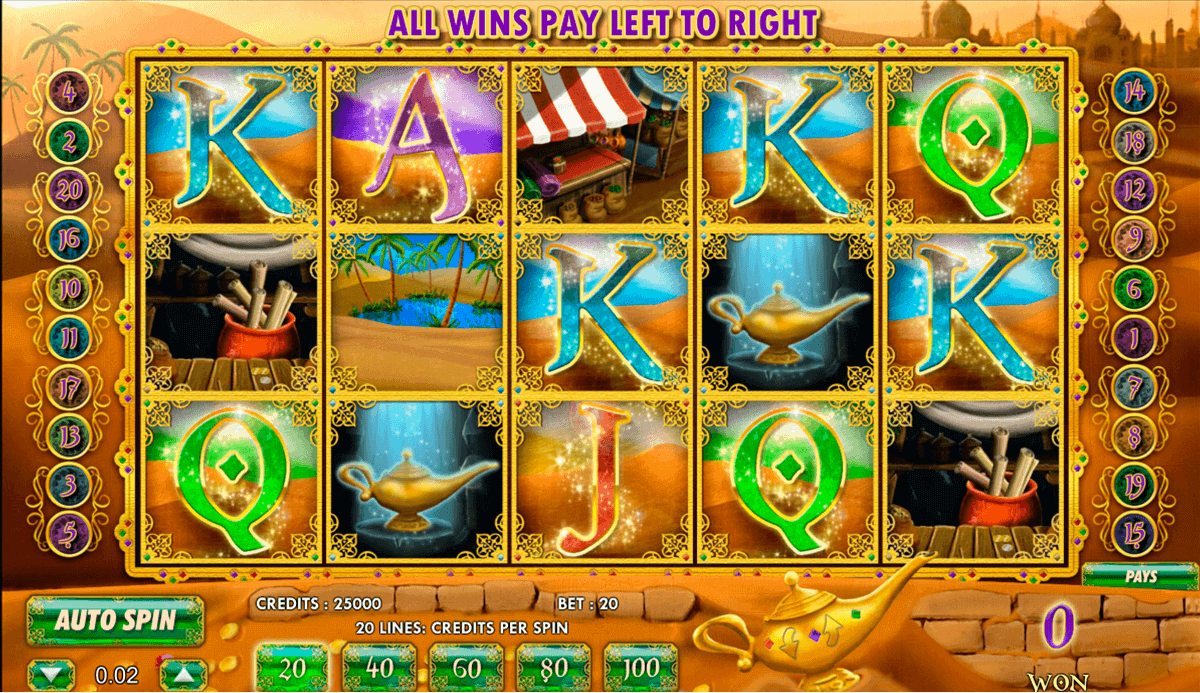Highlight payline 16 marker
This screenshot has width=1200, height=693.
[x=69, y=238]
